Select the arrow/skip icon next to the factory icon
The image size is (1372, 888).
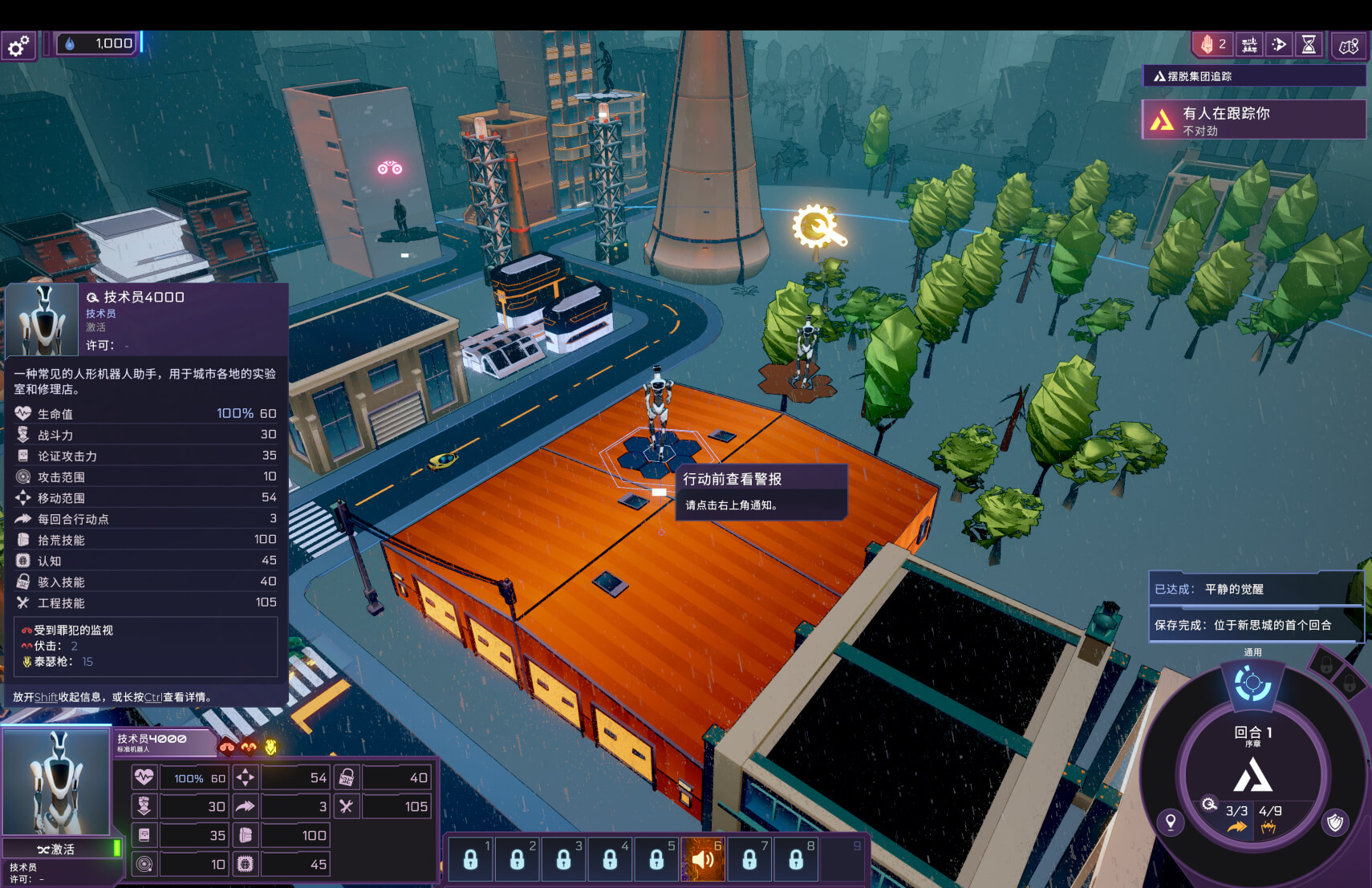[x=1279, y=44]
